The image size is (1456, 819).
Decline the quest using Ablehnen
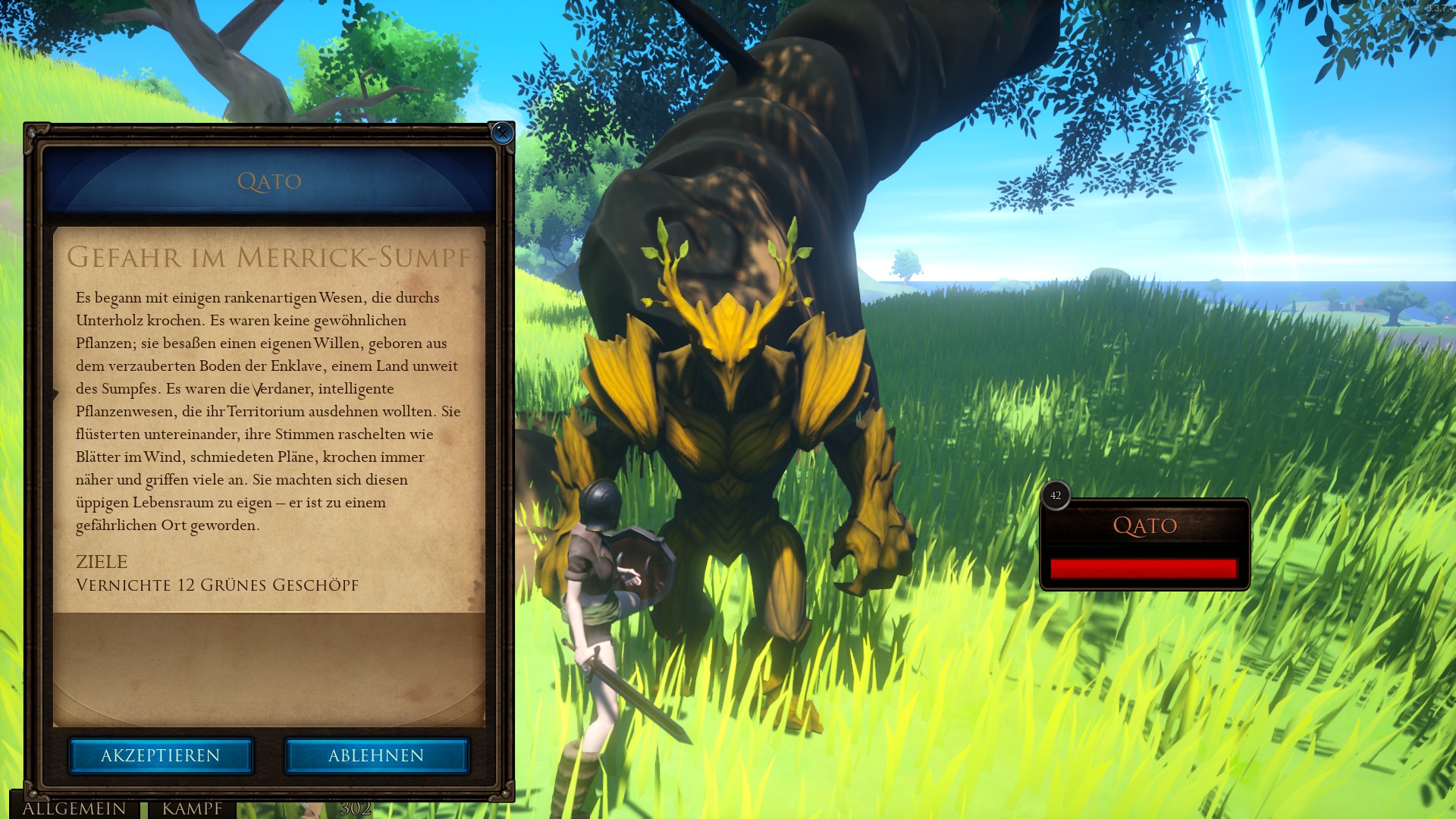377,755
